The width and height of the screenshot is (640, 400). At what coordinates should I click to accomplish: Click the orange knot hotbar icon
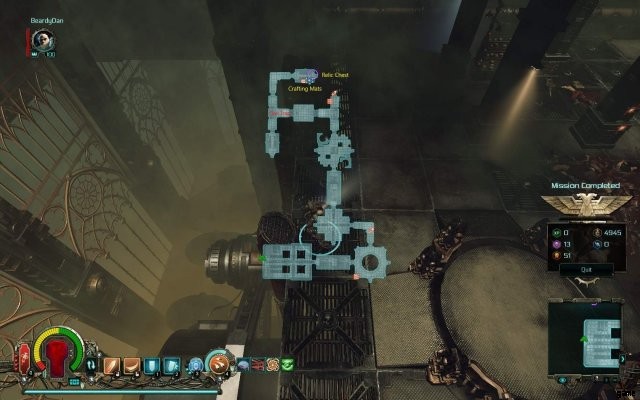pyautogui.click(x=272, y=364)
